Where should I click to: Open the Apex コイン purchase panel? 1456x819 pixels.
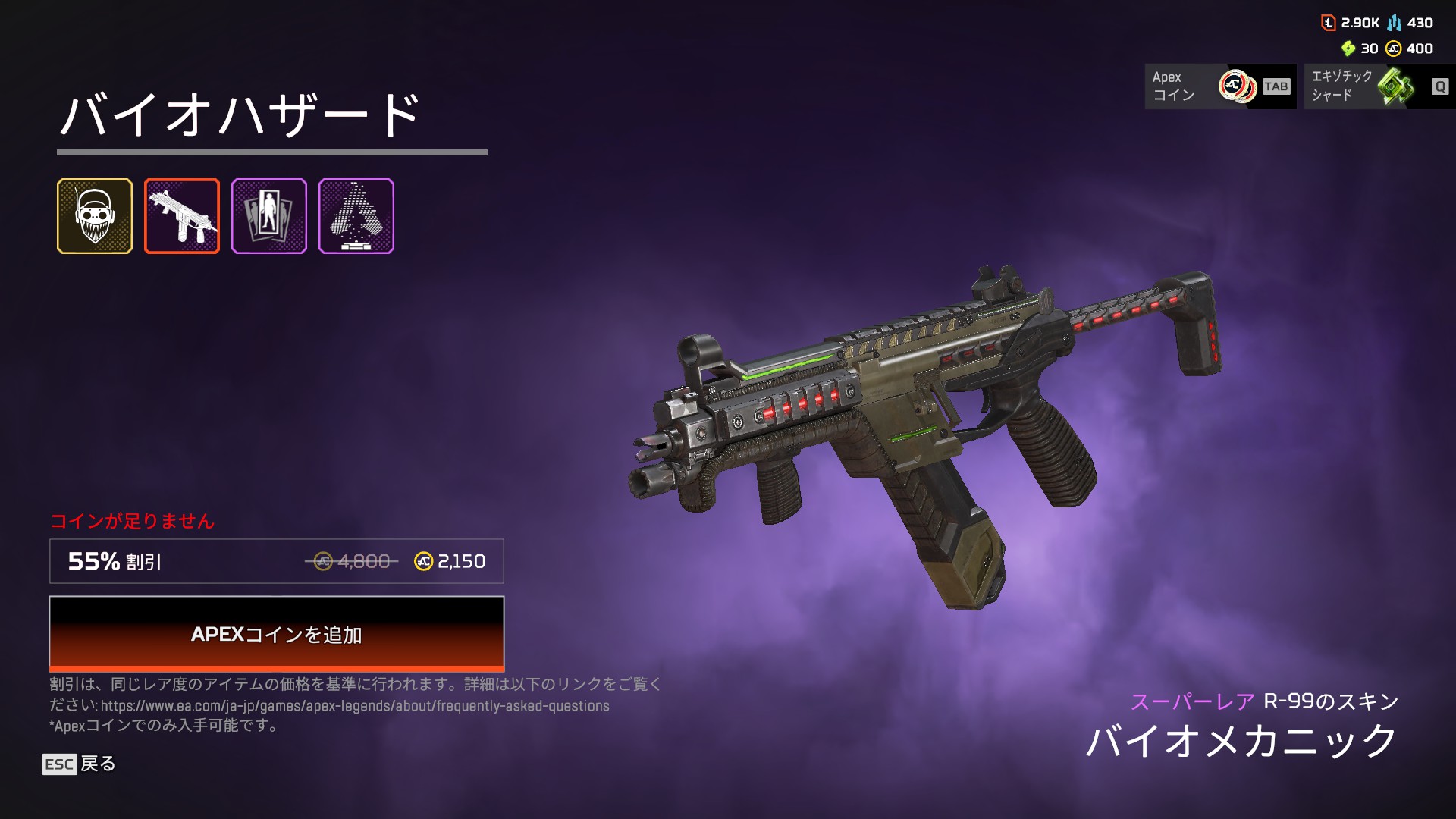(1220, 86)
